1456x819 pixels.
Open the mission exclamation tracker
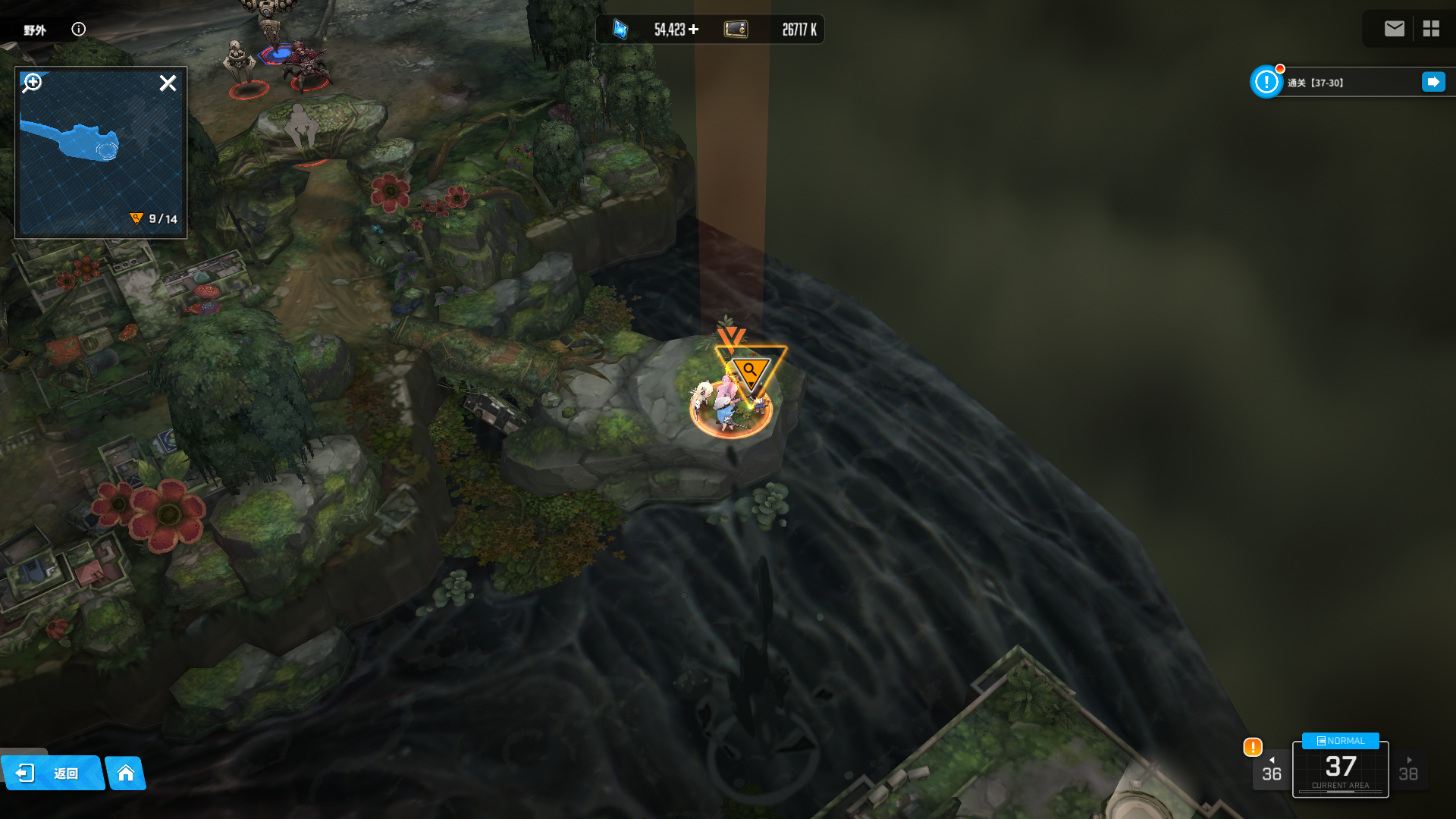[1266, 82]
